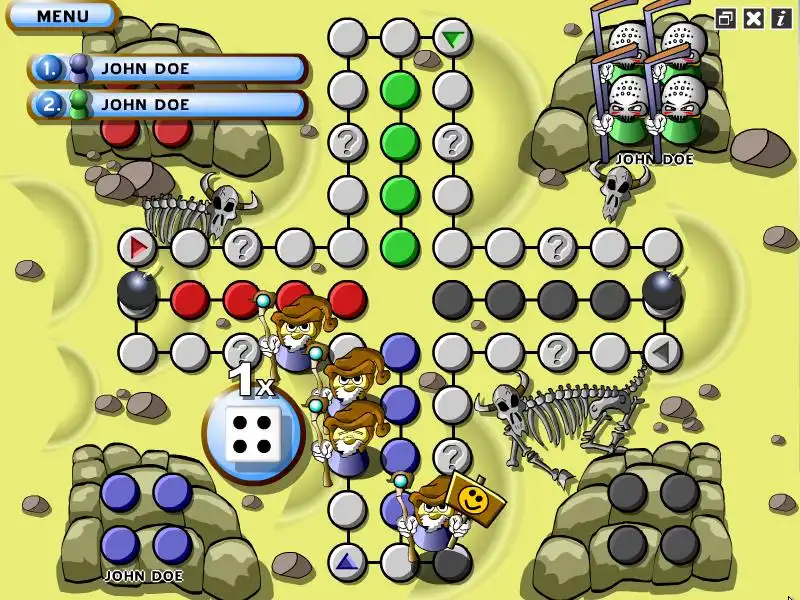
Task: Select player 1 John Doe name bar
Action: pos(168,69)
